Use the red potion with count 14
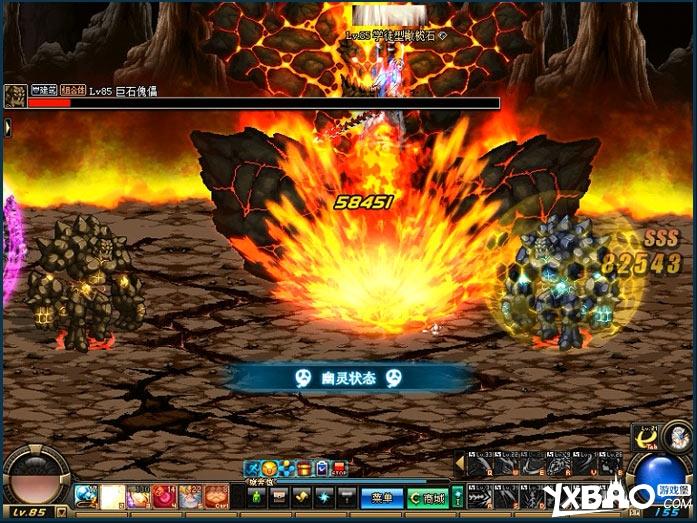 click(x=164, y=496)
